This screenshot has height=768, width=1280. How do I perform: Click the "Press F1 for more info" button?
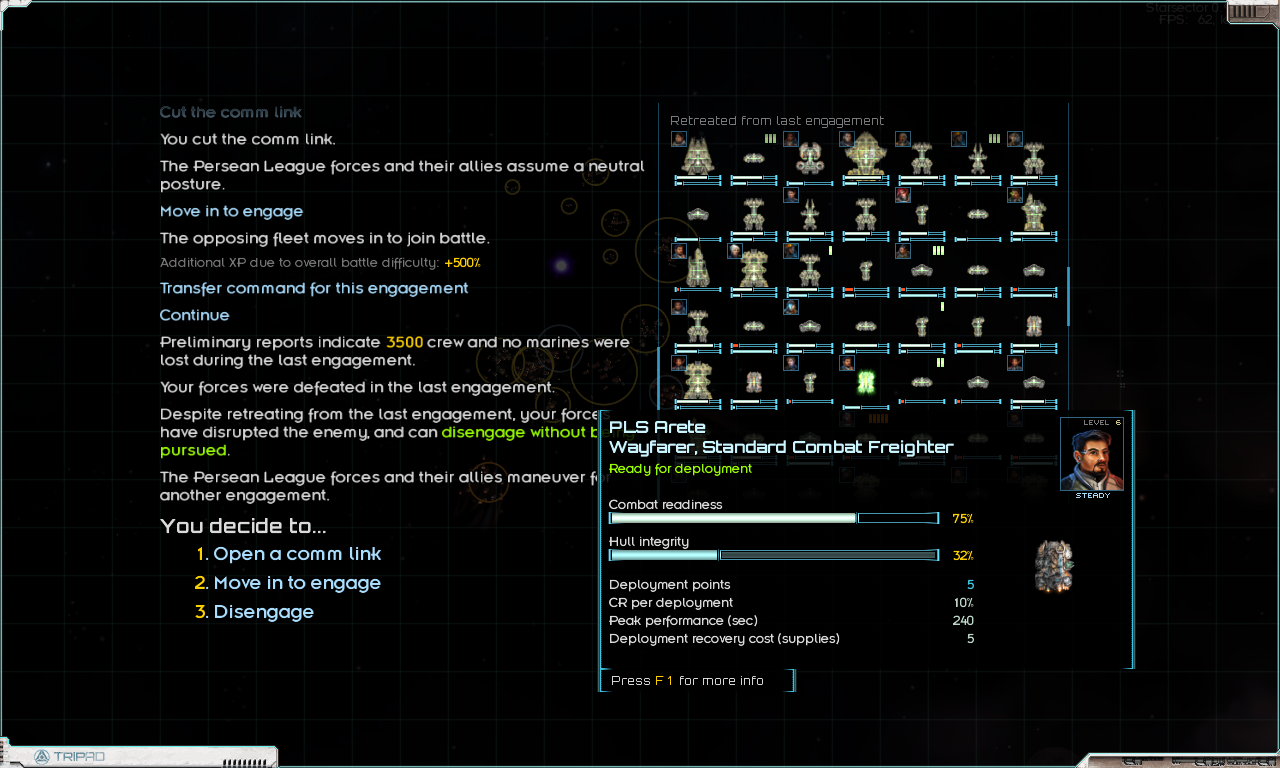697,680
